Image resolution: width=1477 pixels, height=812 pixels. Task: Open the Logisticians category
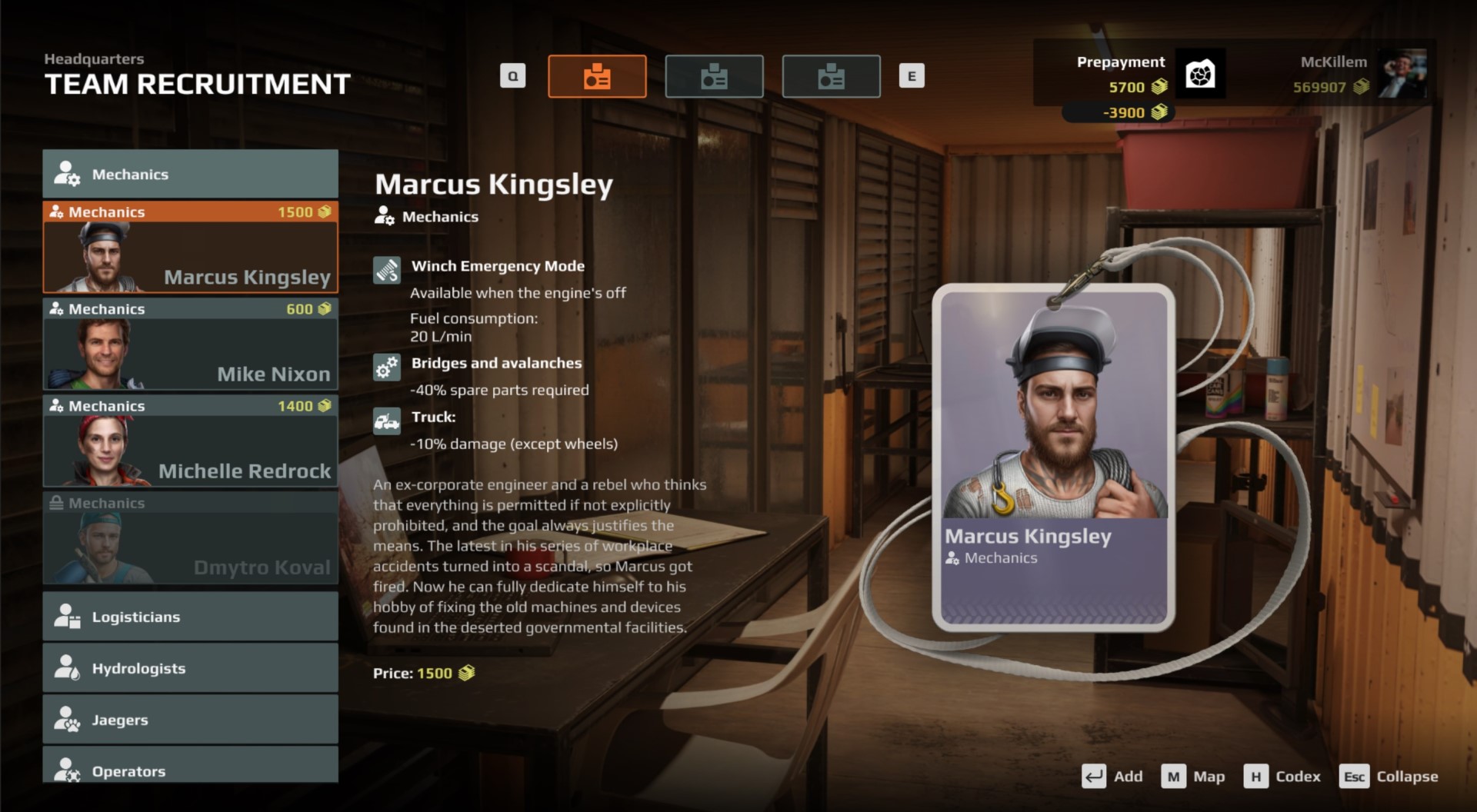tap(190, 617)
